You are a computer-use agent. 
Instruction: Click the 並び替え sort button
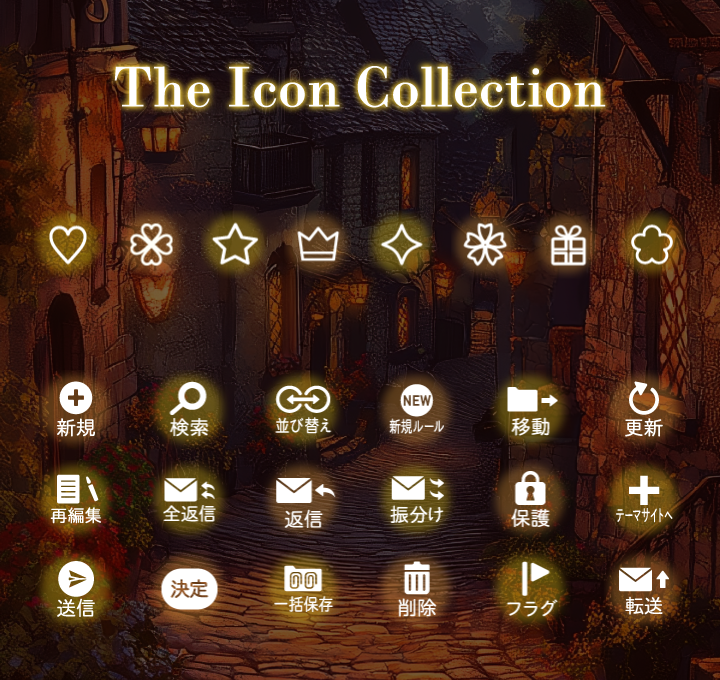(303, 410)
